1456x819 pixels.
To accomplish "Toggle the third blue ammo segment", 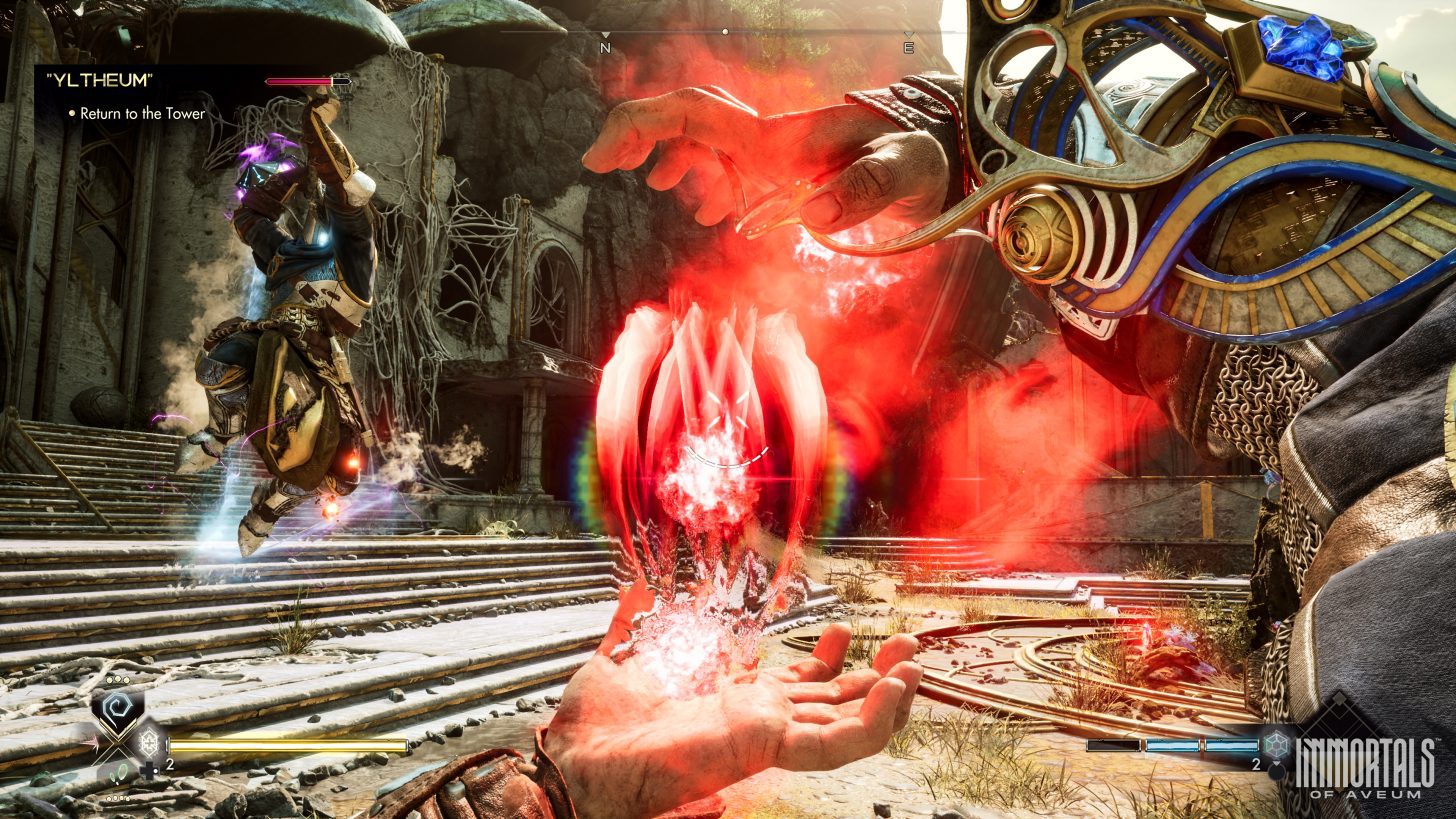I will coord(1230,746).
